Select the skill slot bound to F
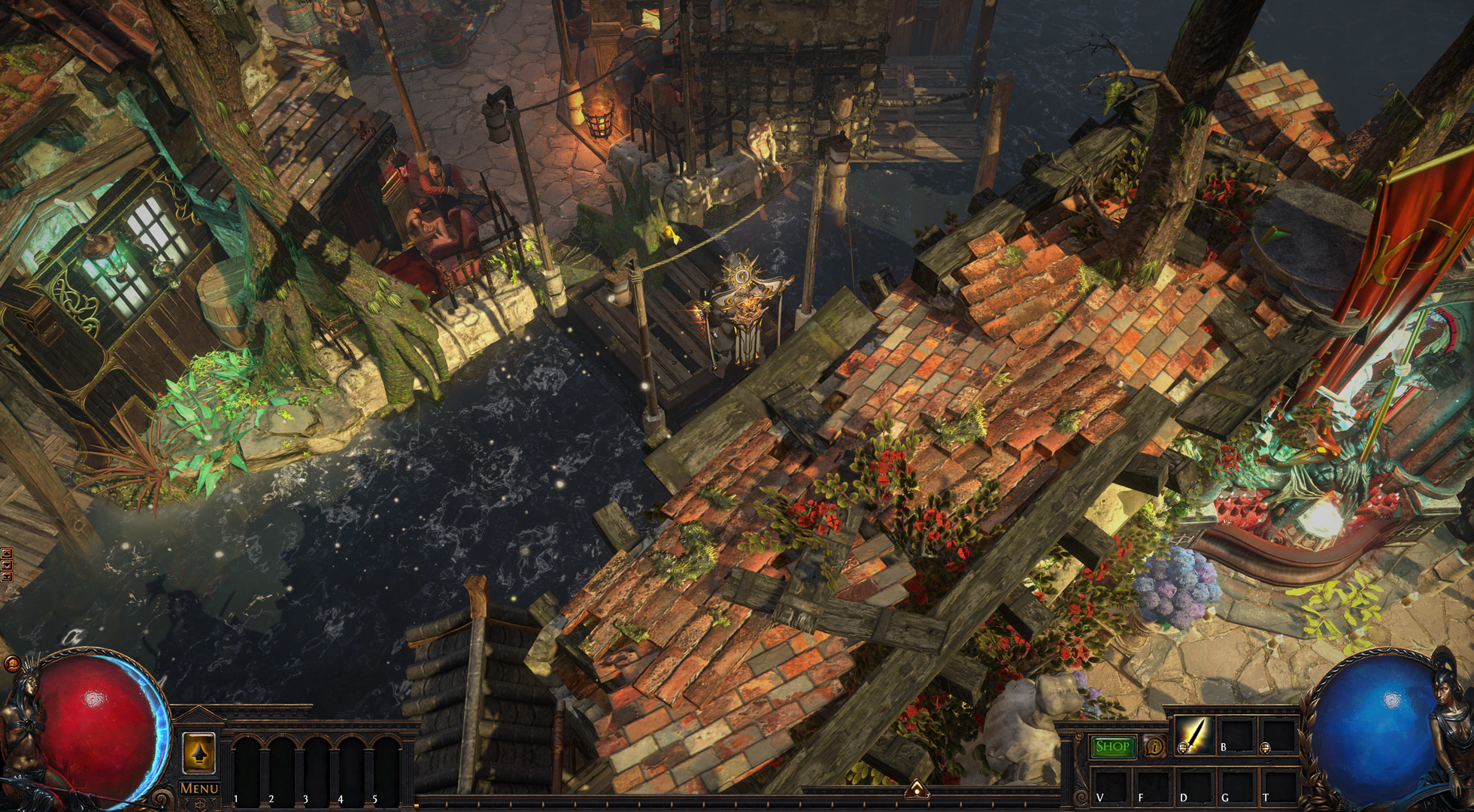The height and width of the screenshot is (812, 1474). 1151,786
